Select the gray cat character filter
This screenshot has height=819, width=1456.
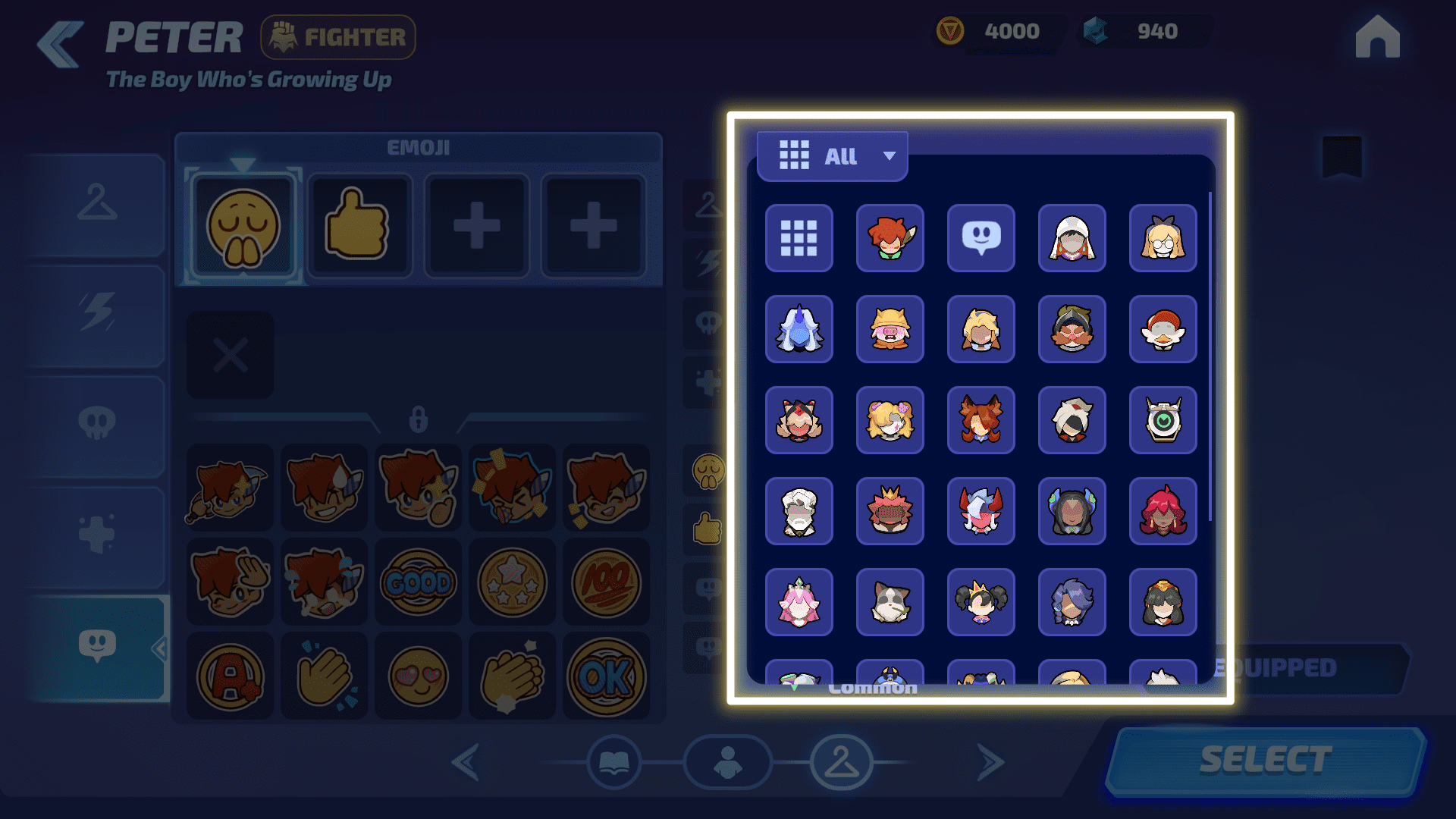pos(890,602)
